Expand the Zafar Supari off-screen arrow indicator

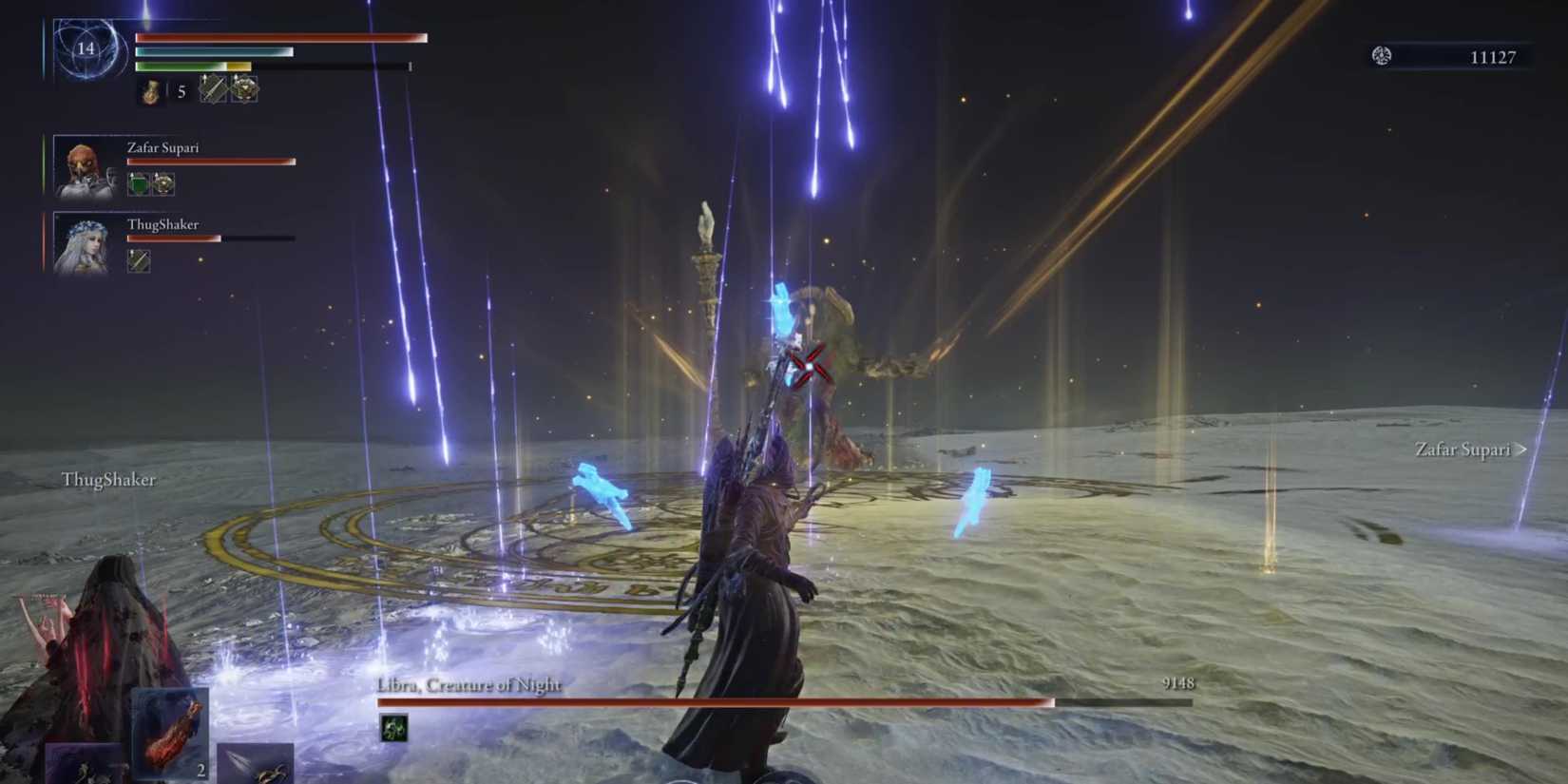coord(1520,449)
